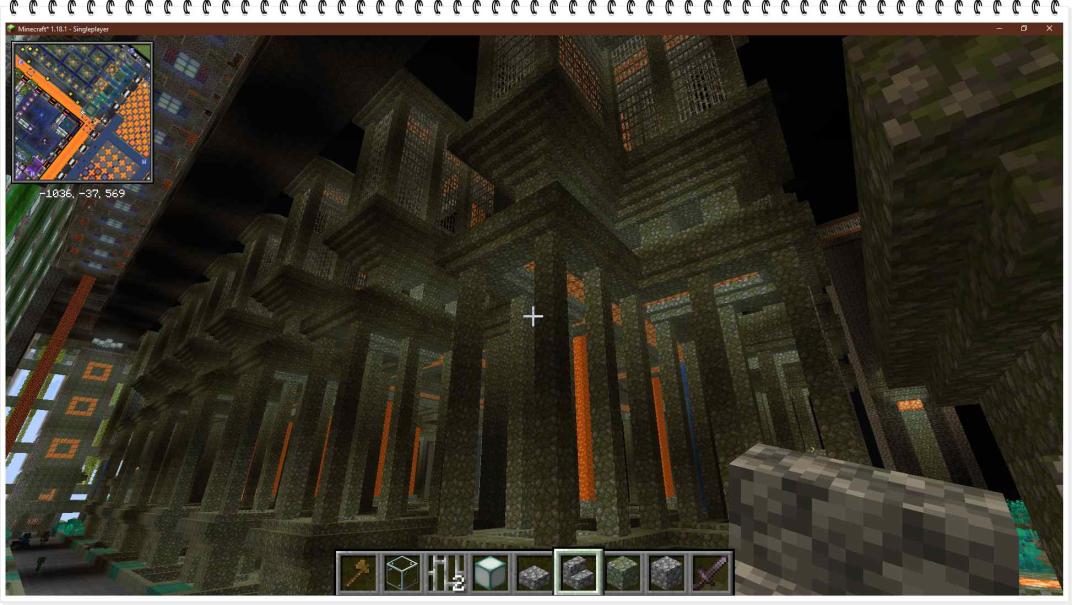The width and height of the screenshot is (1072, 605).
Task: Select the glass block hotbar slot
Action: pos(401,572)
